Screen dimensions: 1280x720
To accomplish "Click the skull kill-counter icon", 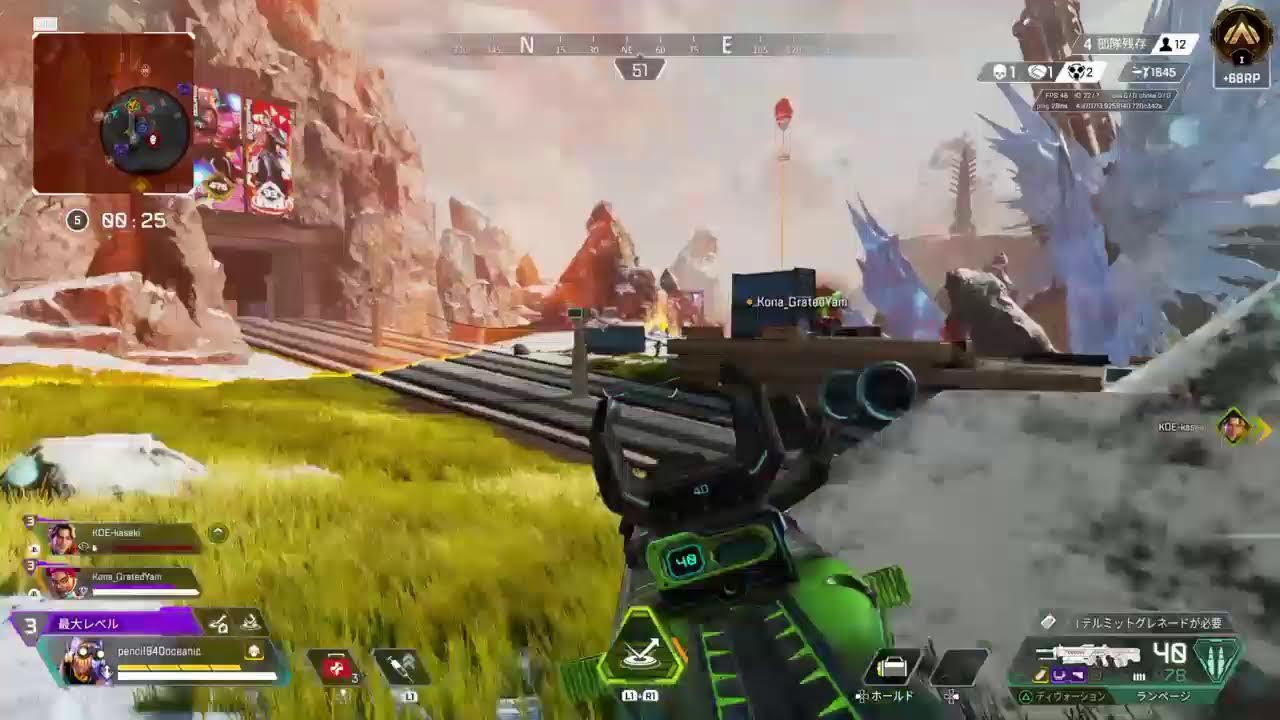I will point(998,72).
